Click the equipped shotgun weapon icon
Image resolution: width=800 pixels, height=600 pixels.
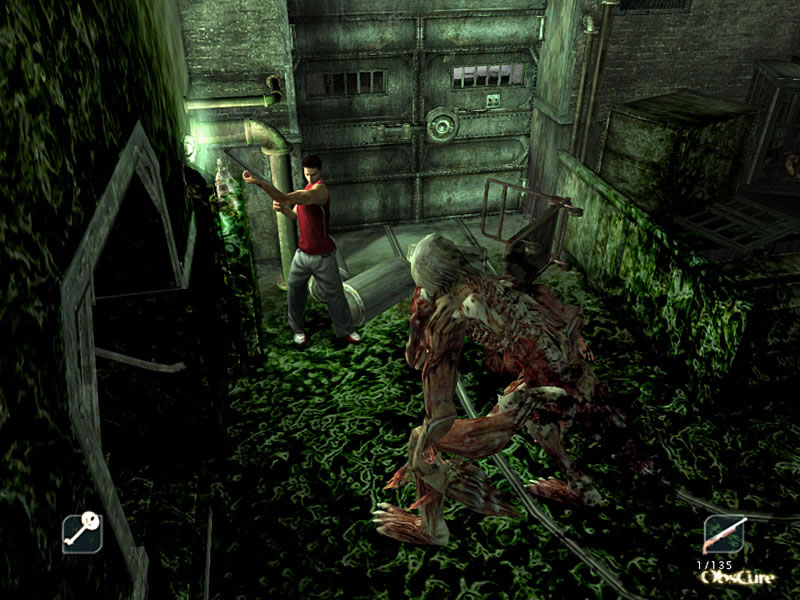point(724,535)
